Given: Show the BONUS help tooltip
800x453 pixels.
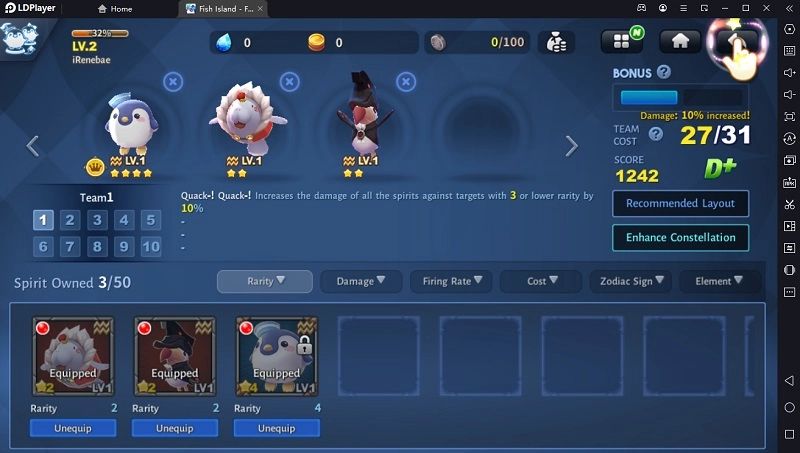Looking at the screenshot, I should [663, 73].
